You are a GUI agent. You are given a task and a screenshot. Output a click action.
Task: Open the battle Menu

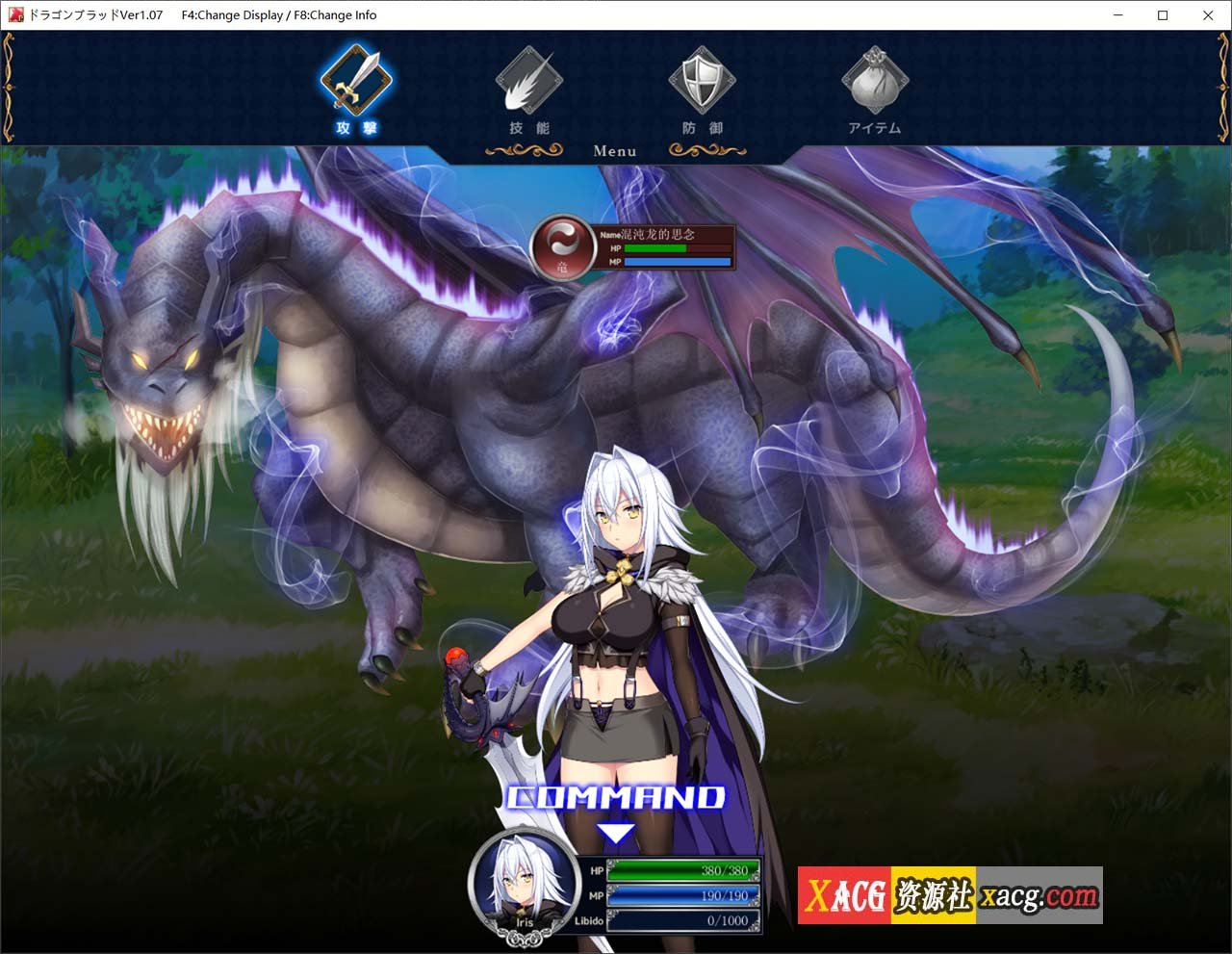tap(615, 151)
